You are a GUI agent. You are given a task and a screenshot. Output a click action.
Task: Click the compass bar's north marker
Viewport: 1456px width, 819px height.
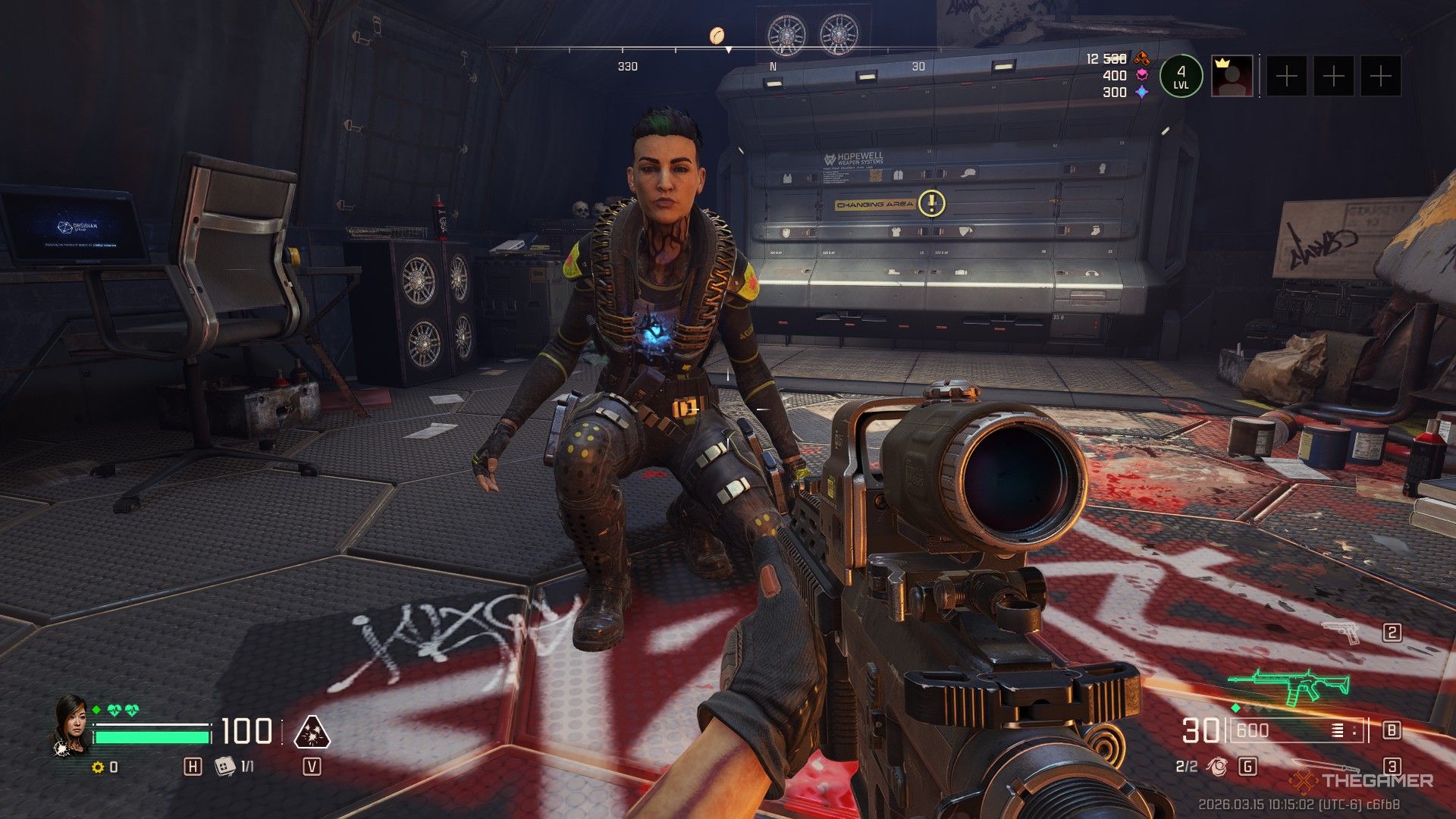(773, 67)
